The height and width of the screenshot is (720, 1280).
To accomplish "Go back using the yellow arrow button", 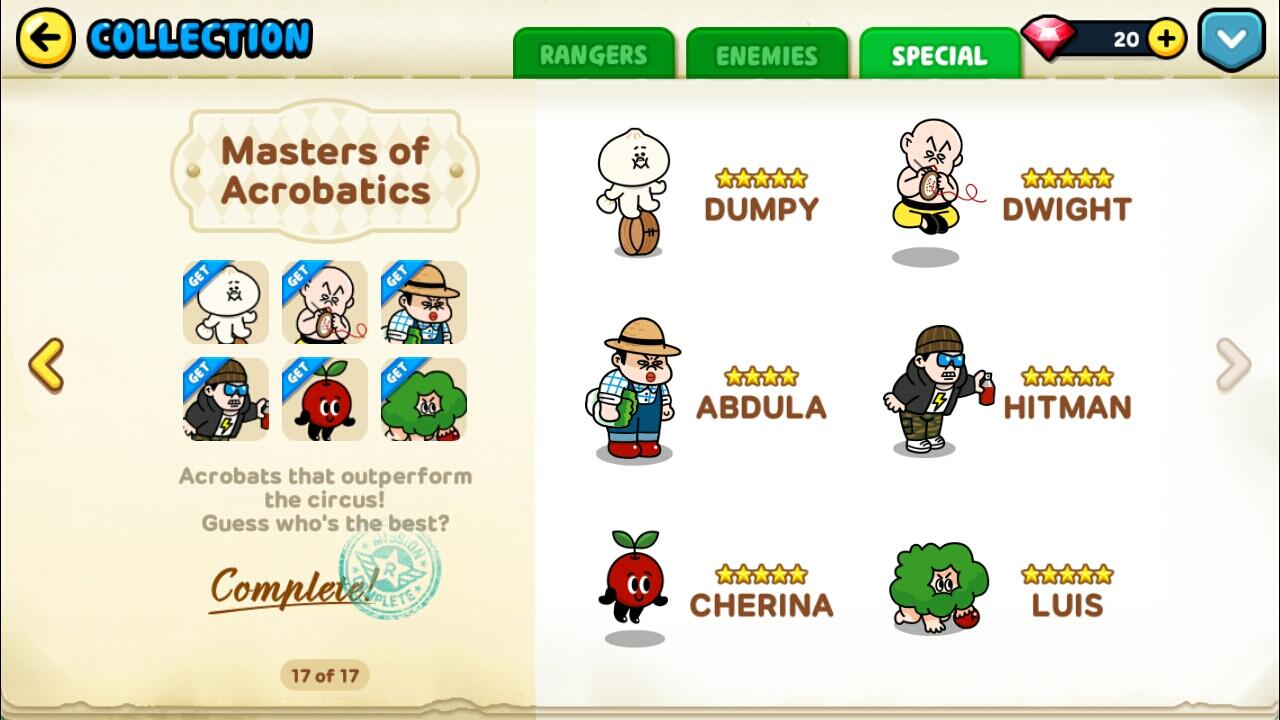I will (x=45, y=39).
